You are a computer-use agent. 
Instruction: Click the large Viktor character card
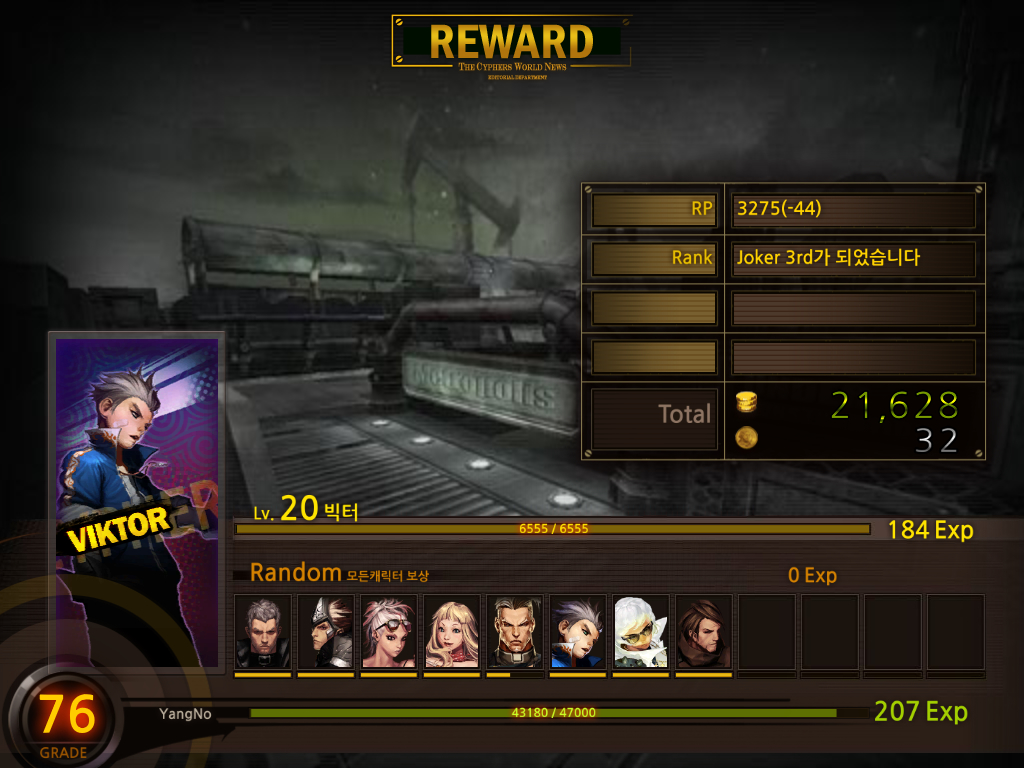(x=137, y=500)
